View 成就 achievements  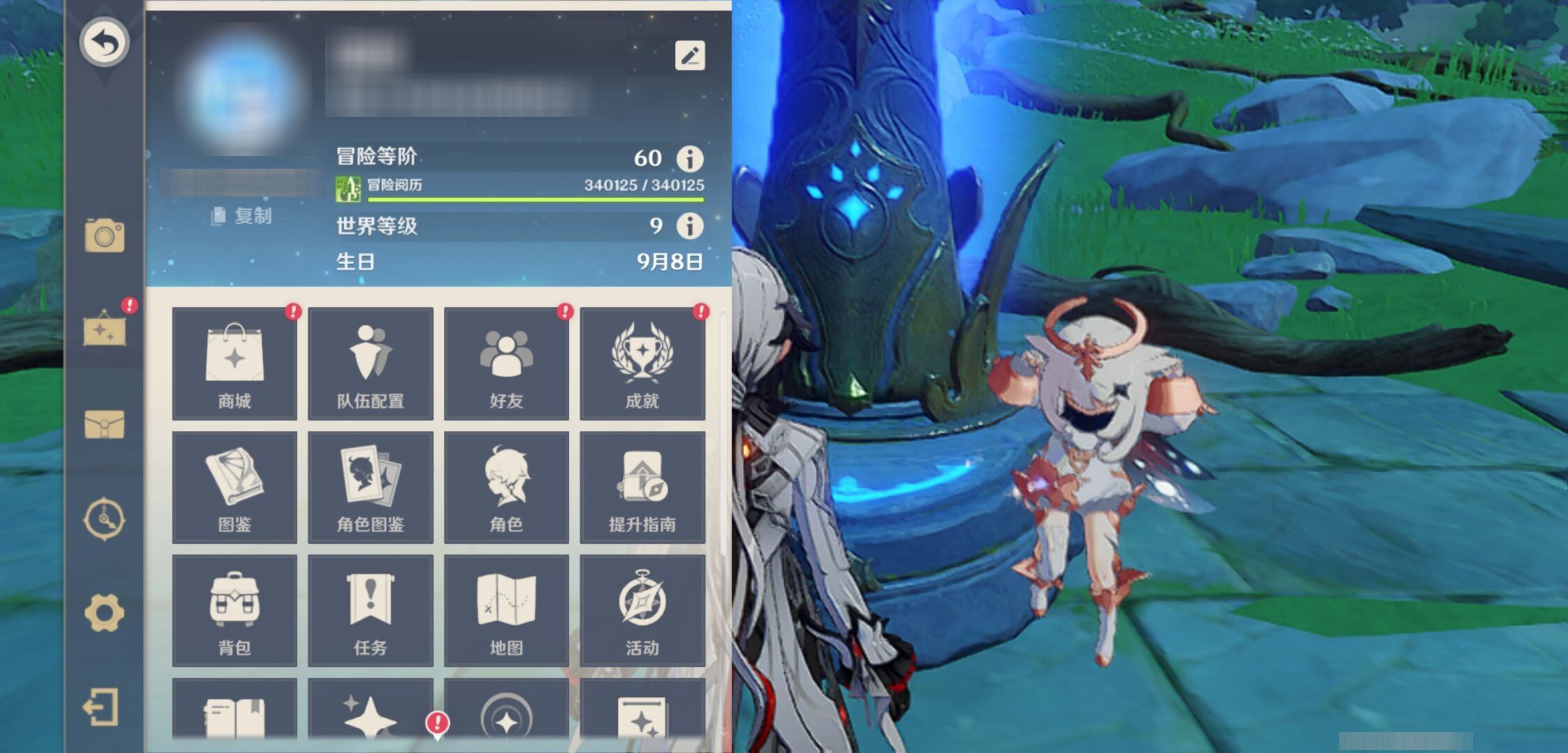click(642, 363)
